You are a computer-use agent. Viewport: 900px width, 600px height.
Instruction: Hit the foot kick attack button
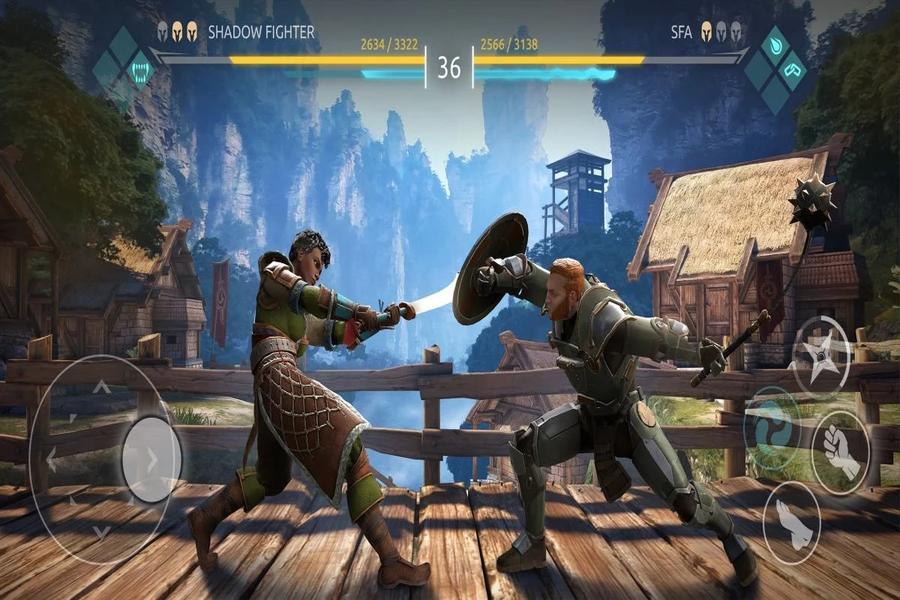[792, 521]
